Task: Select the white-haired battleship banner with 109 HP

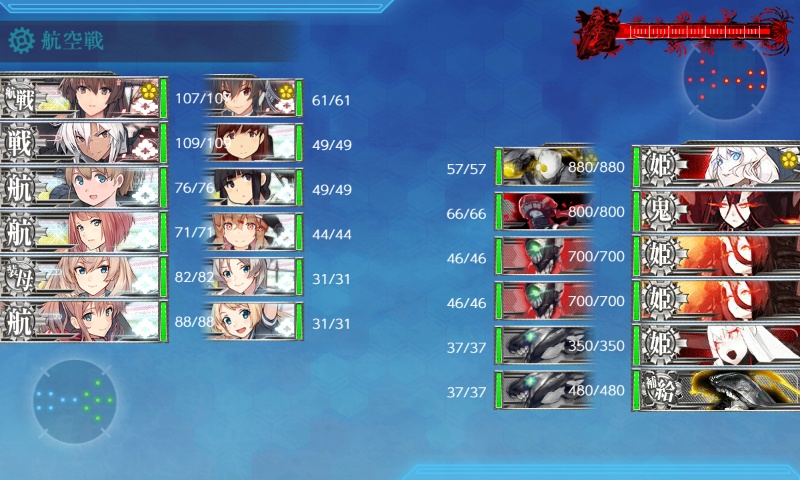Action: pyautogui.click(x=82, y=142)
